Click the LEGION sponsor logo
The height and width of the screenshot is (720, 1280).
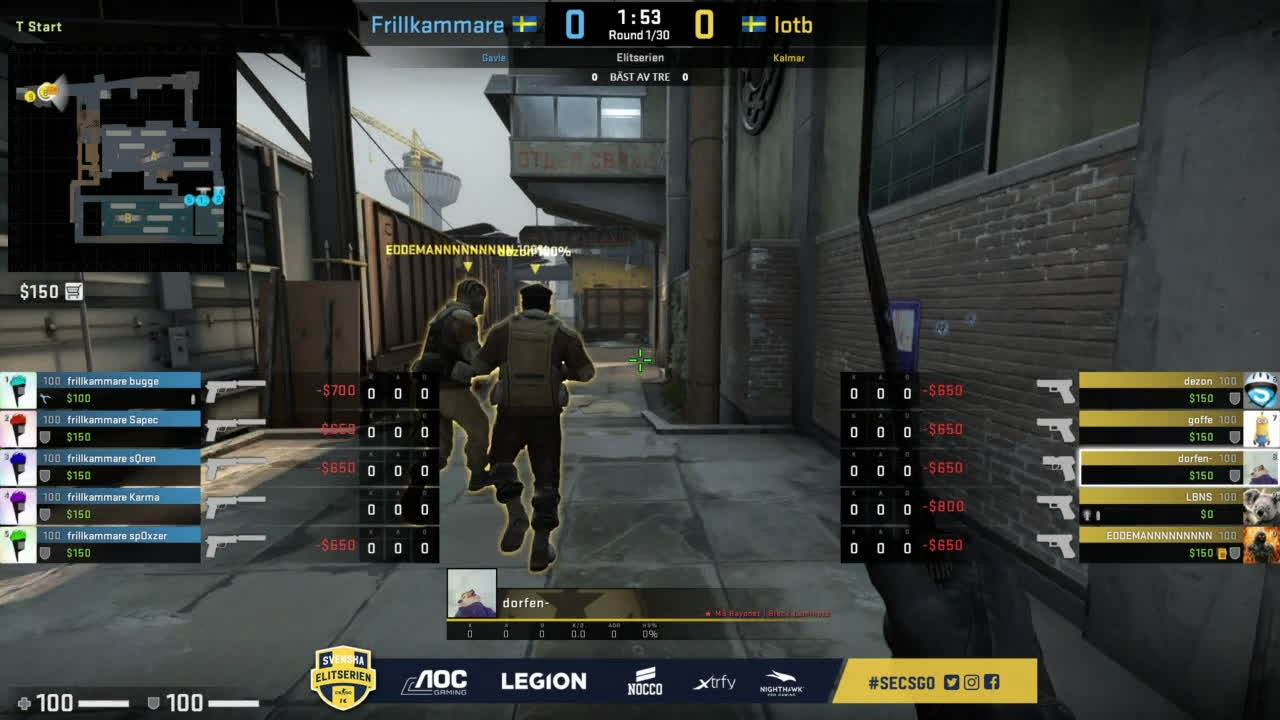pyautogui.click(x=544, y=680)
